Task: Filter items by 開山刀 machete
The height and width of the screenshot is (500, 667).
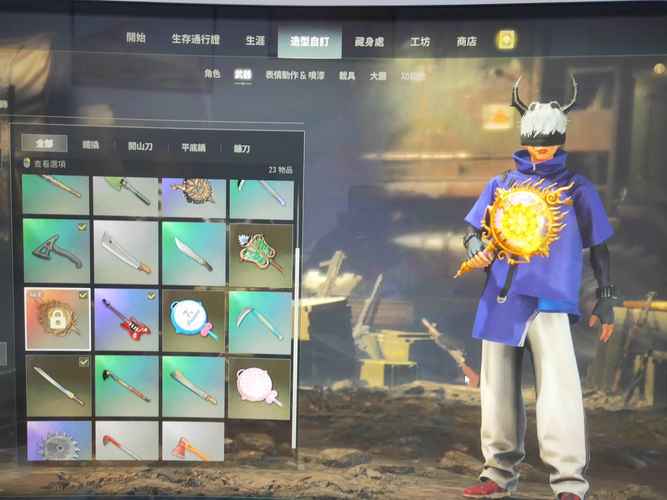Action: tap(140, 146)
